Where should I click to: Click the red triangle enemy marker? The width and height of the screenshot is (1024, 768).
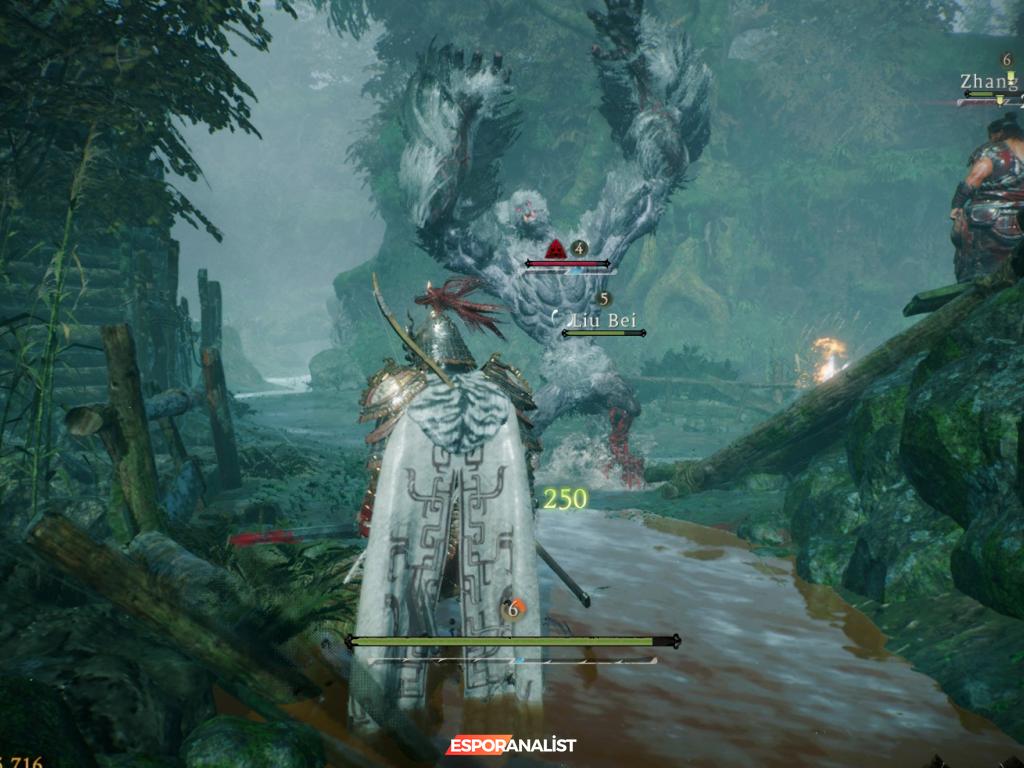pos(556,250)
